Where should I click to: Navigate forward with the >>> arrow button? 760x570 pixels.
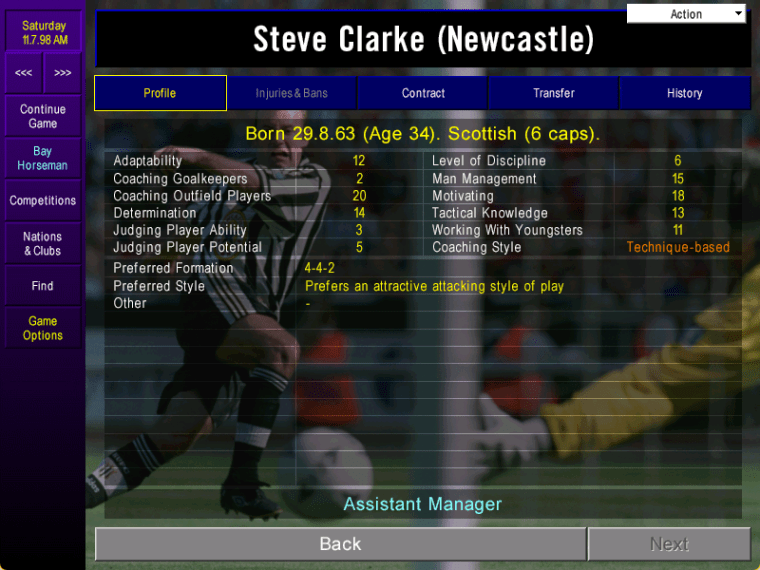63,73
